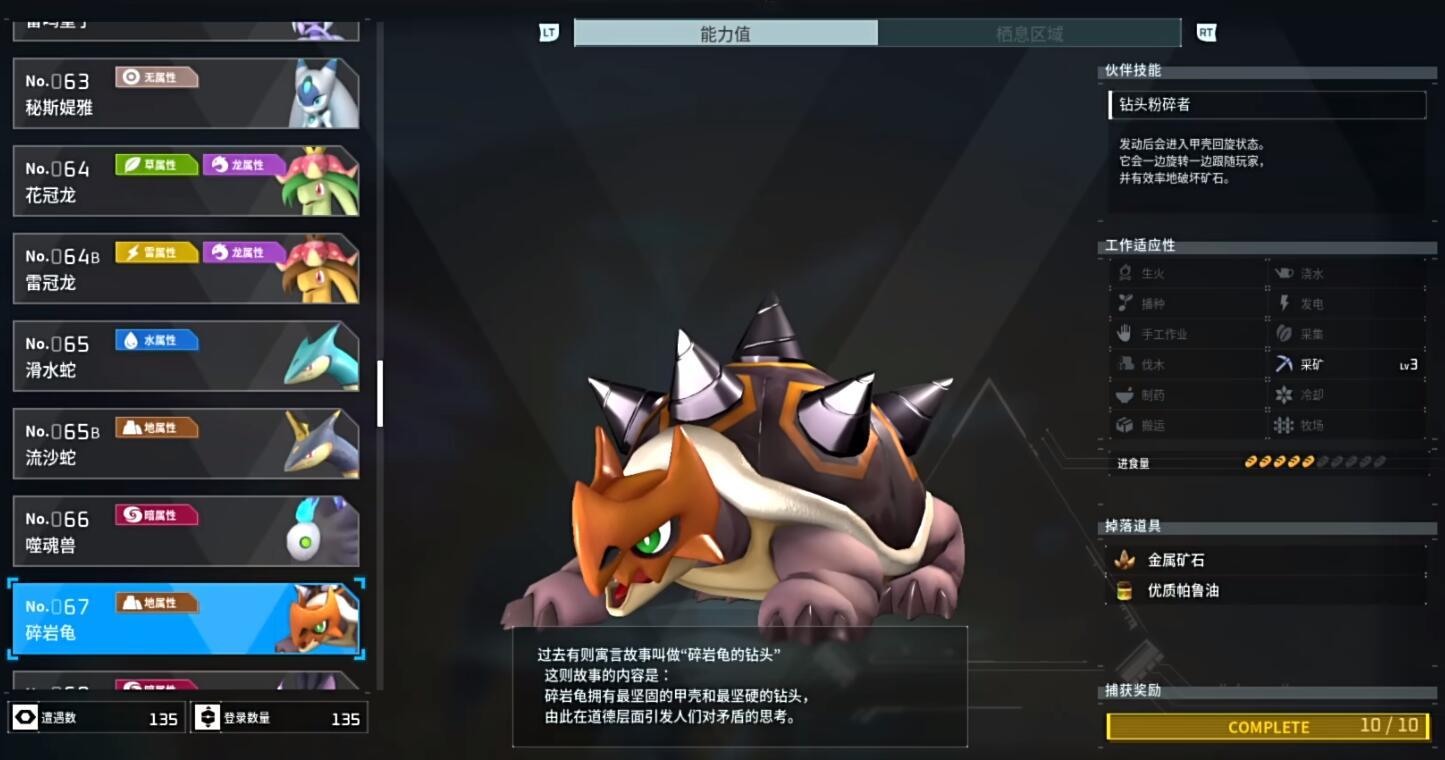Screen dimensions: 1445x760
Task: Select the No.066 噬魂兽 list entry
Action: point(185,530)
